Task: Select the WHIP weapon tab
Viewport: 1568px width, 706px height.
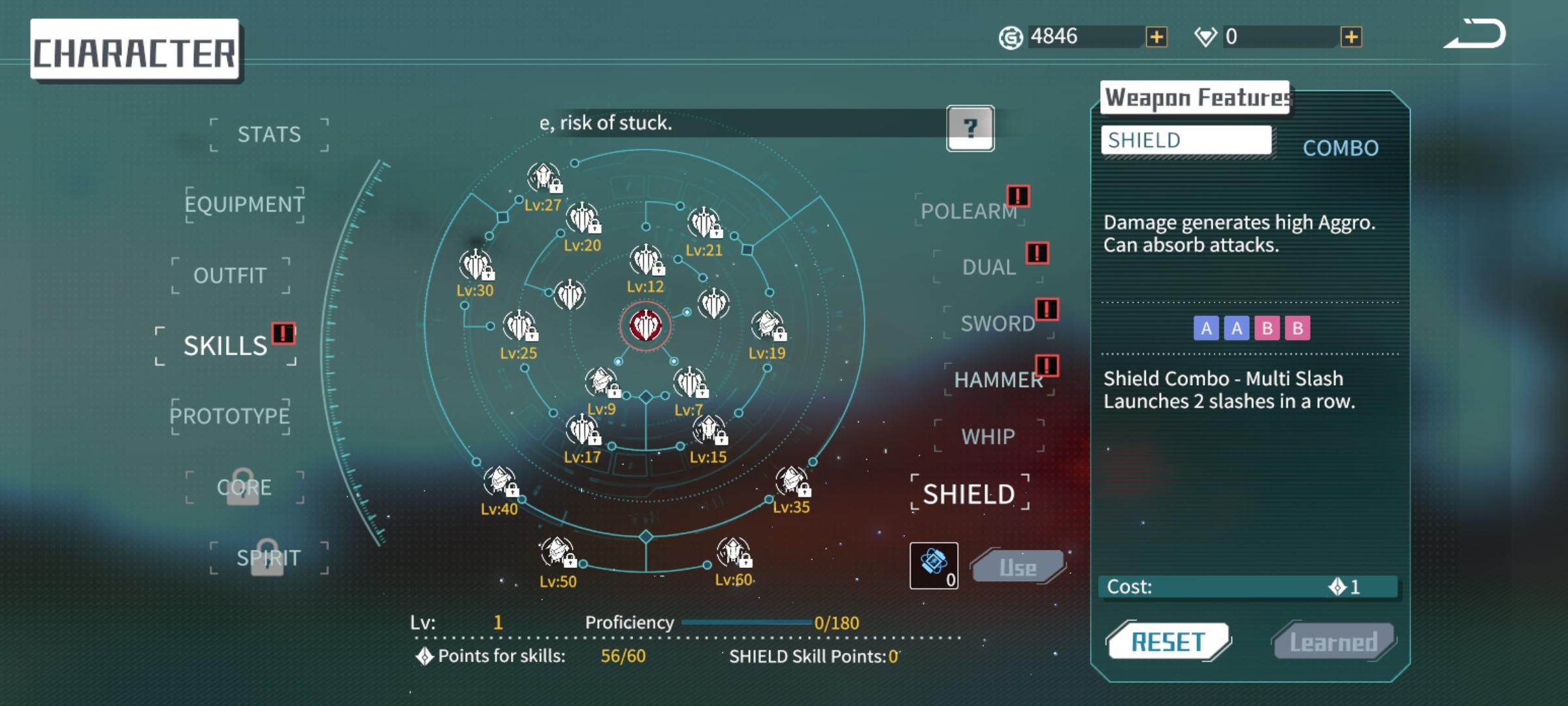Action: 988,436
